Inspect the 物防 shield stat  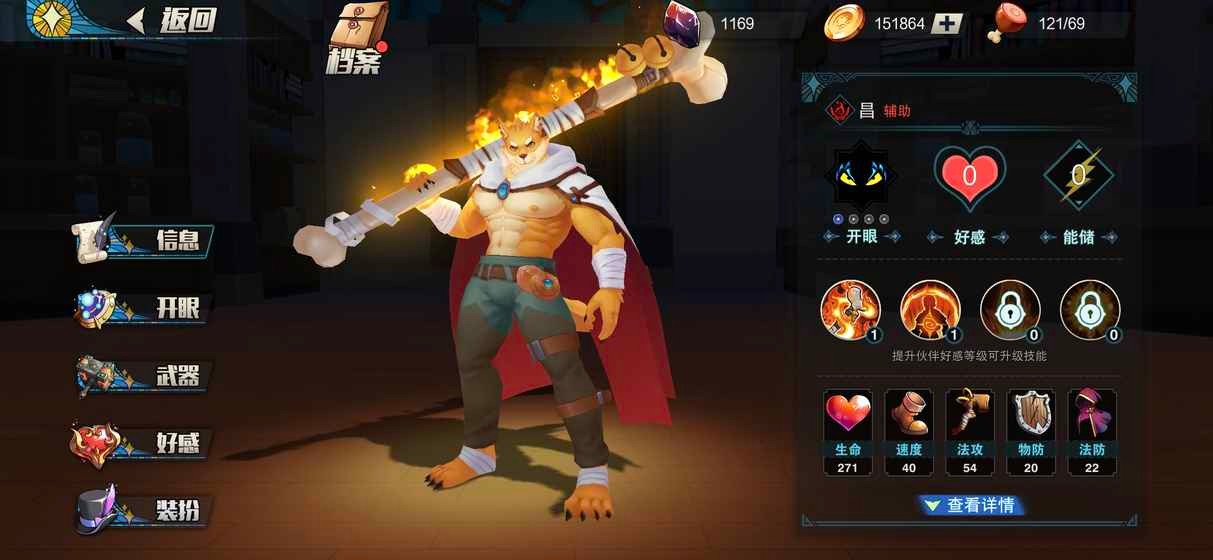1031,430
